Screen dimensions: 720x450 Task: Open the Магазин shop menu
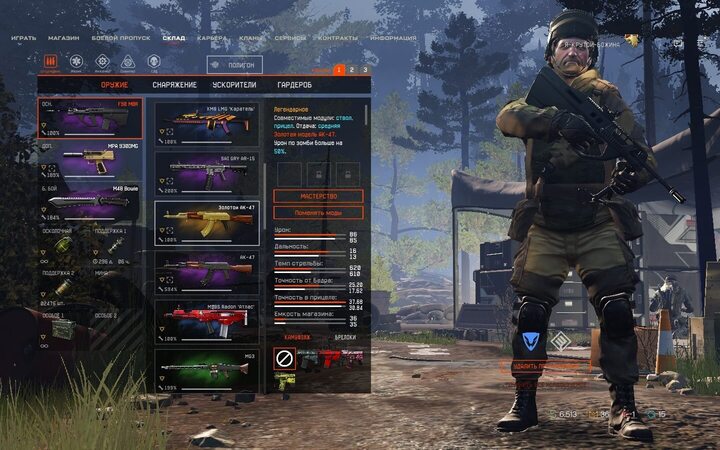(x=64, y=38)
